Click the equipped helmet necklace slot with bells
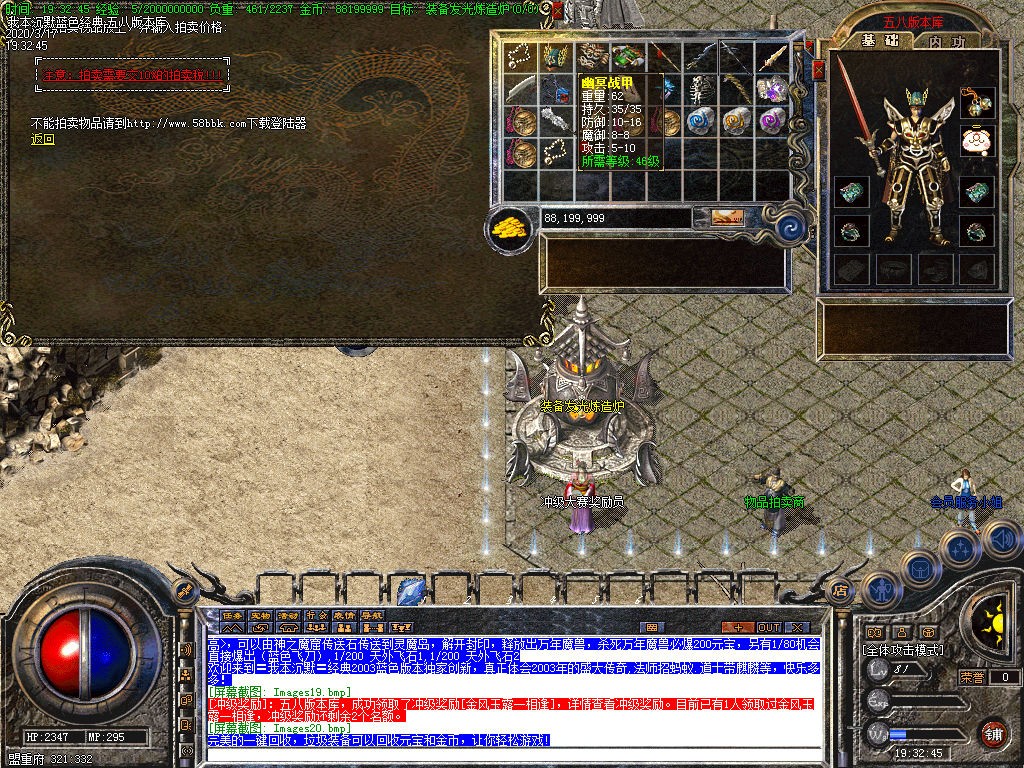Screen dimensions: 1024x768 point(977,101)
